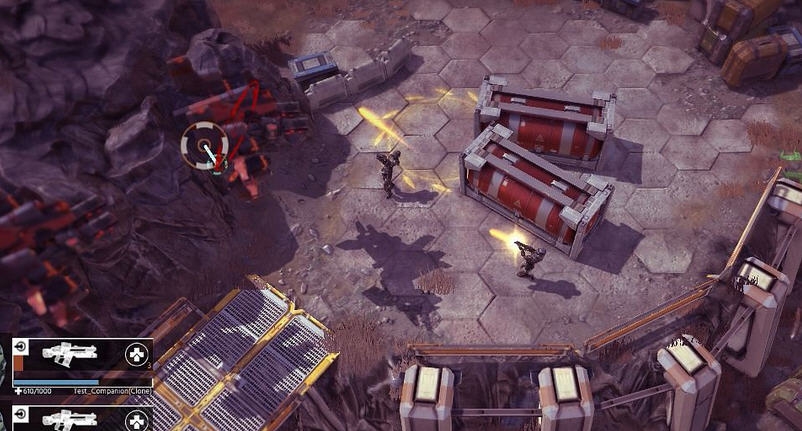
Task: Use the medkit cross icon above Test_Companion(Clone)
Action: [x=136, y=354]
